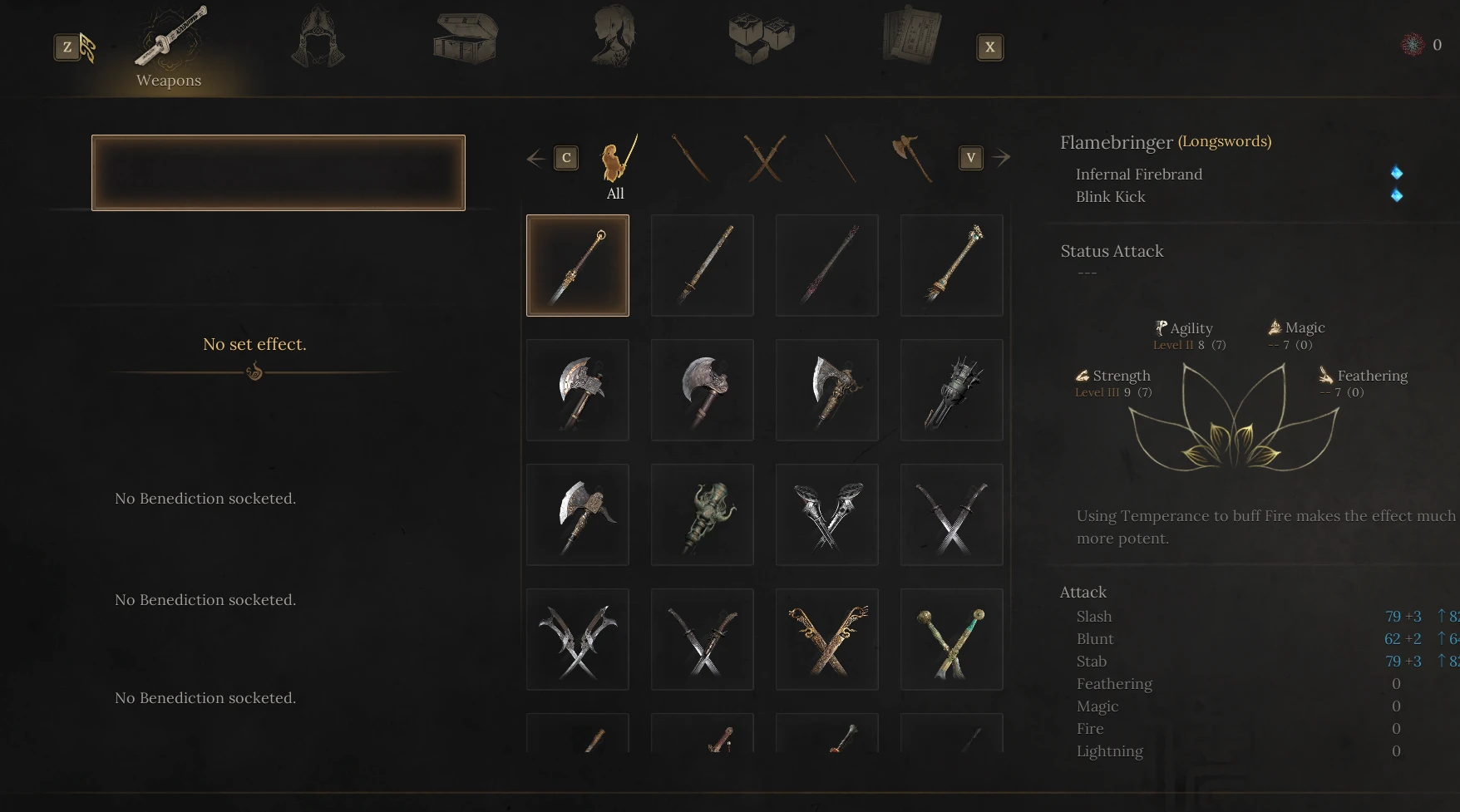The image size is (1460, 812).
Task: Click the left arrow beside weapon filters
Action: tap(536, 158)
